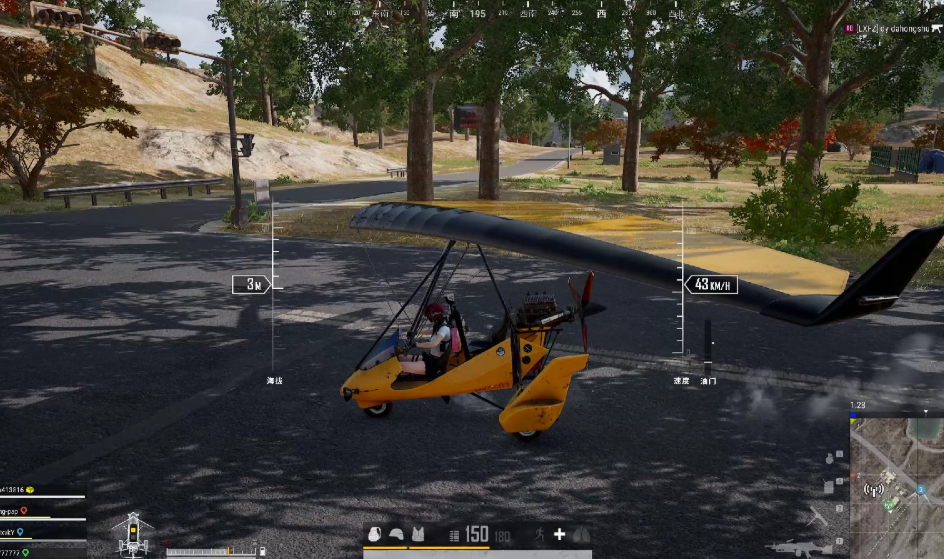Click the heal boost plus icon

pyautogui.click(x=560, y=535)
